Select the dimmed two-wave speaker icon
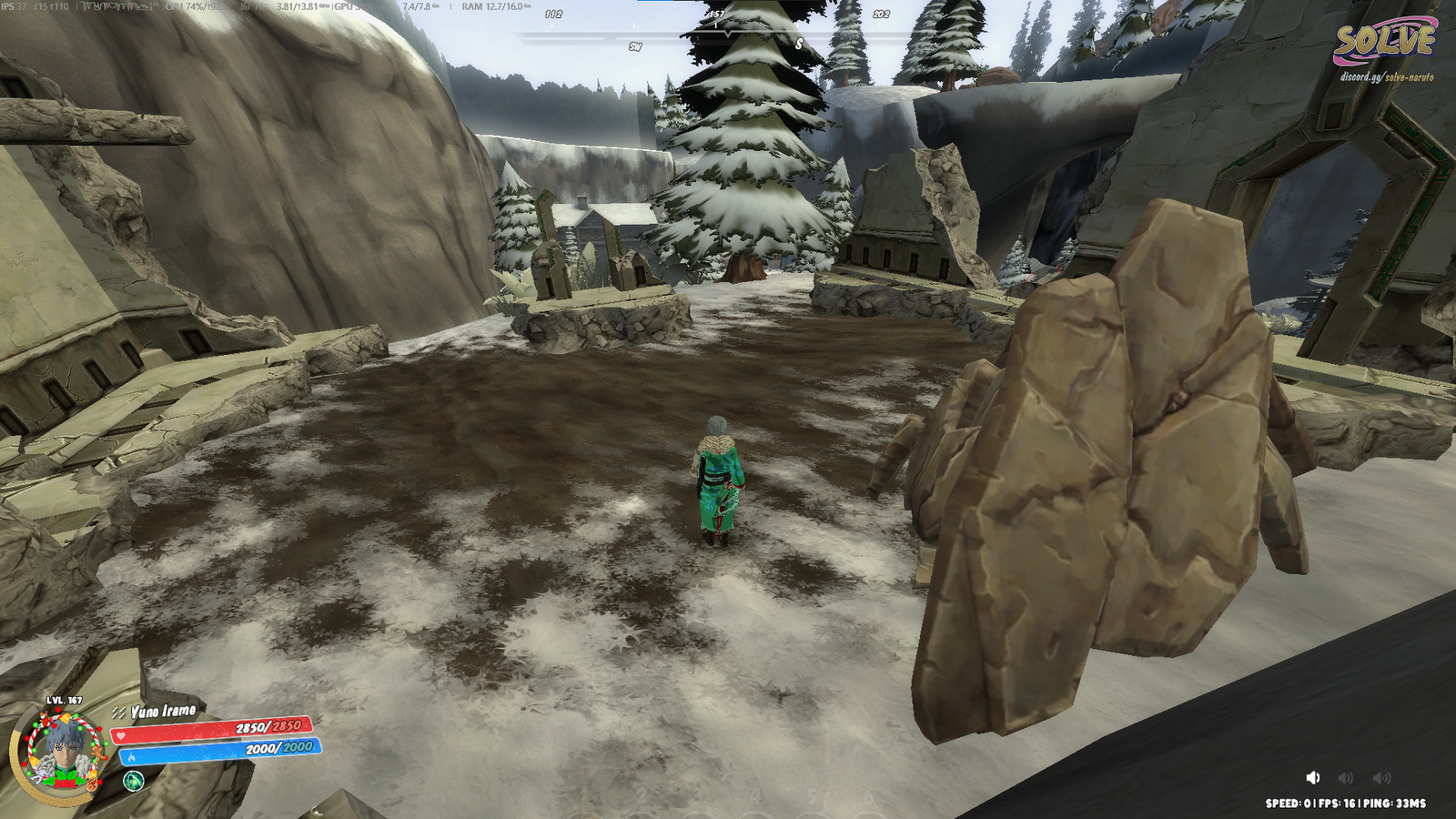Viewport: 1456px width, 819px height. (x=1346, y=777)
